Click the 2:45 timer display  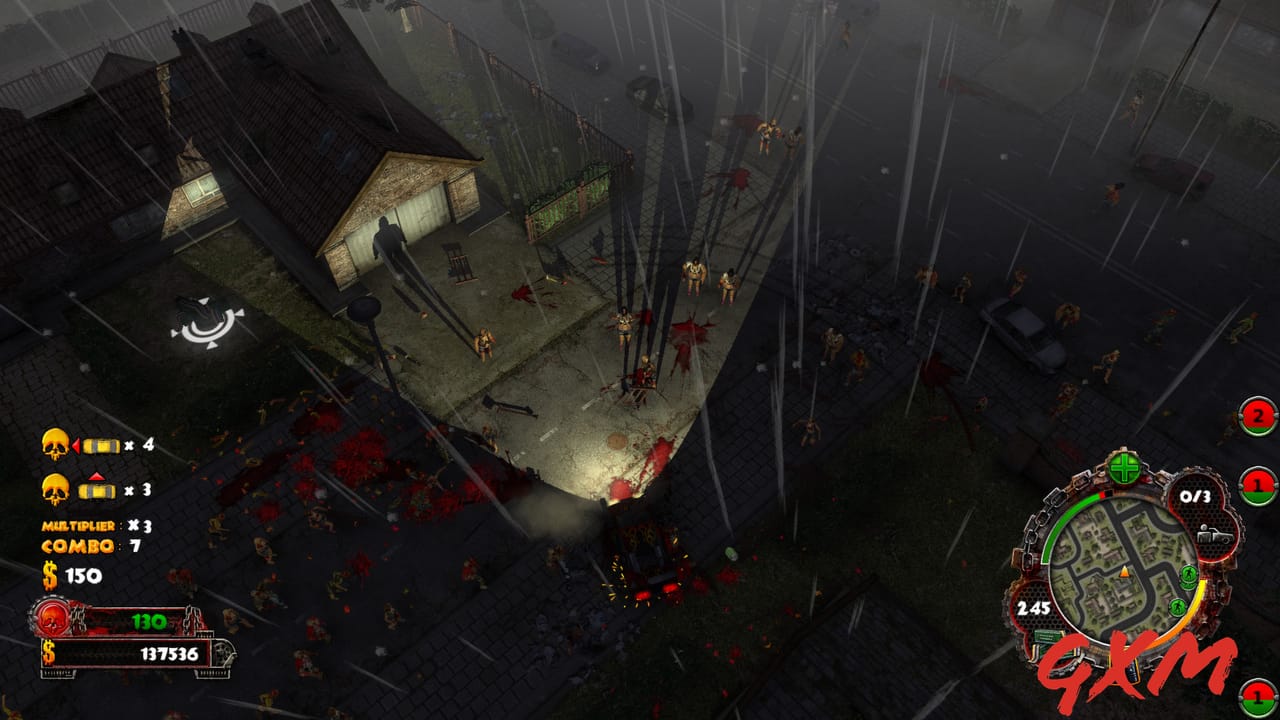tap(1033, 608)
